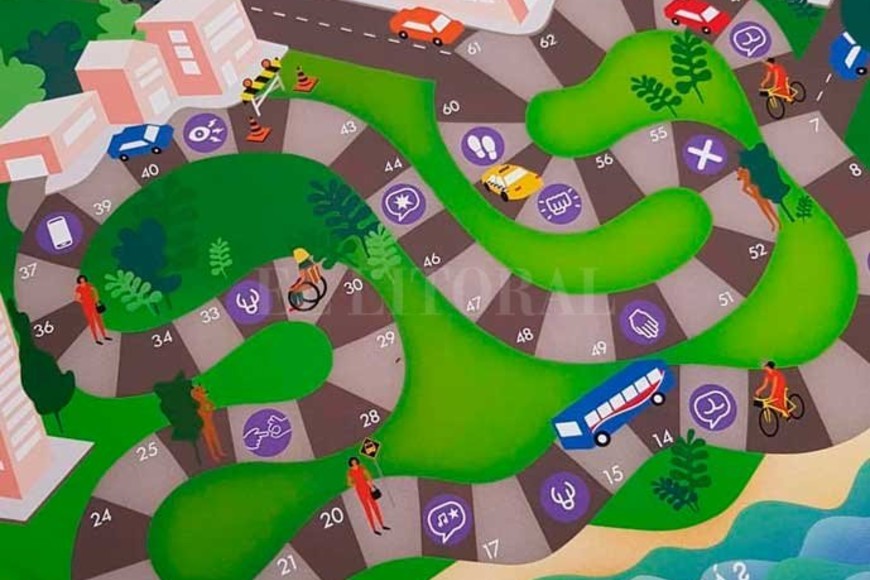Image resolution: width=870 pixels, height=580 pixels.
Task: Select the purple footprints icon tile
Action: [x=482, y=146]
